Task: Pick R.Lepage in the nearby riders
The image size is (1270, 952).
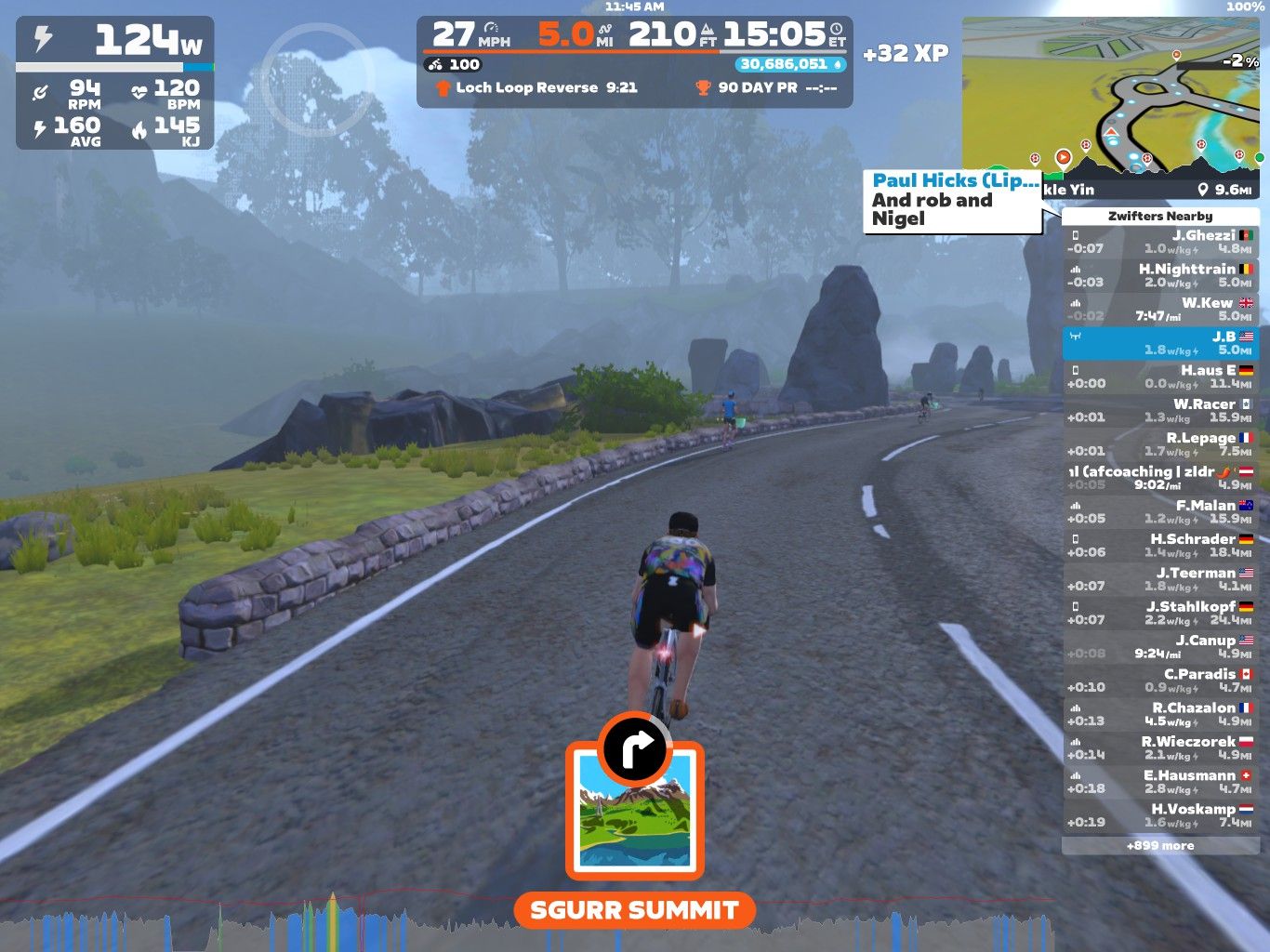Action: coord(1160,443)
